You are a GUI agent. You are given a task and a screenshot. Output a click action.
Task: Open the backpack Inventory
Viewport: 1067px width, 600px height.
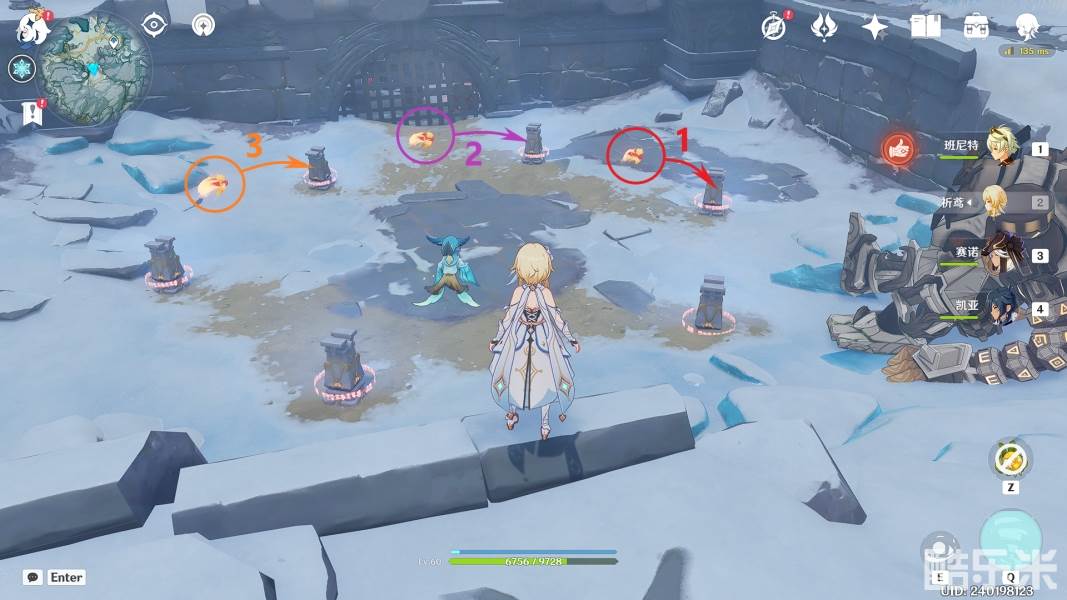click(976, 27)
